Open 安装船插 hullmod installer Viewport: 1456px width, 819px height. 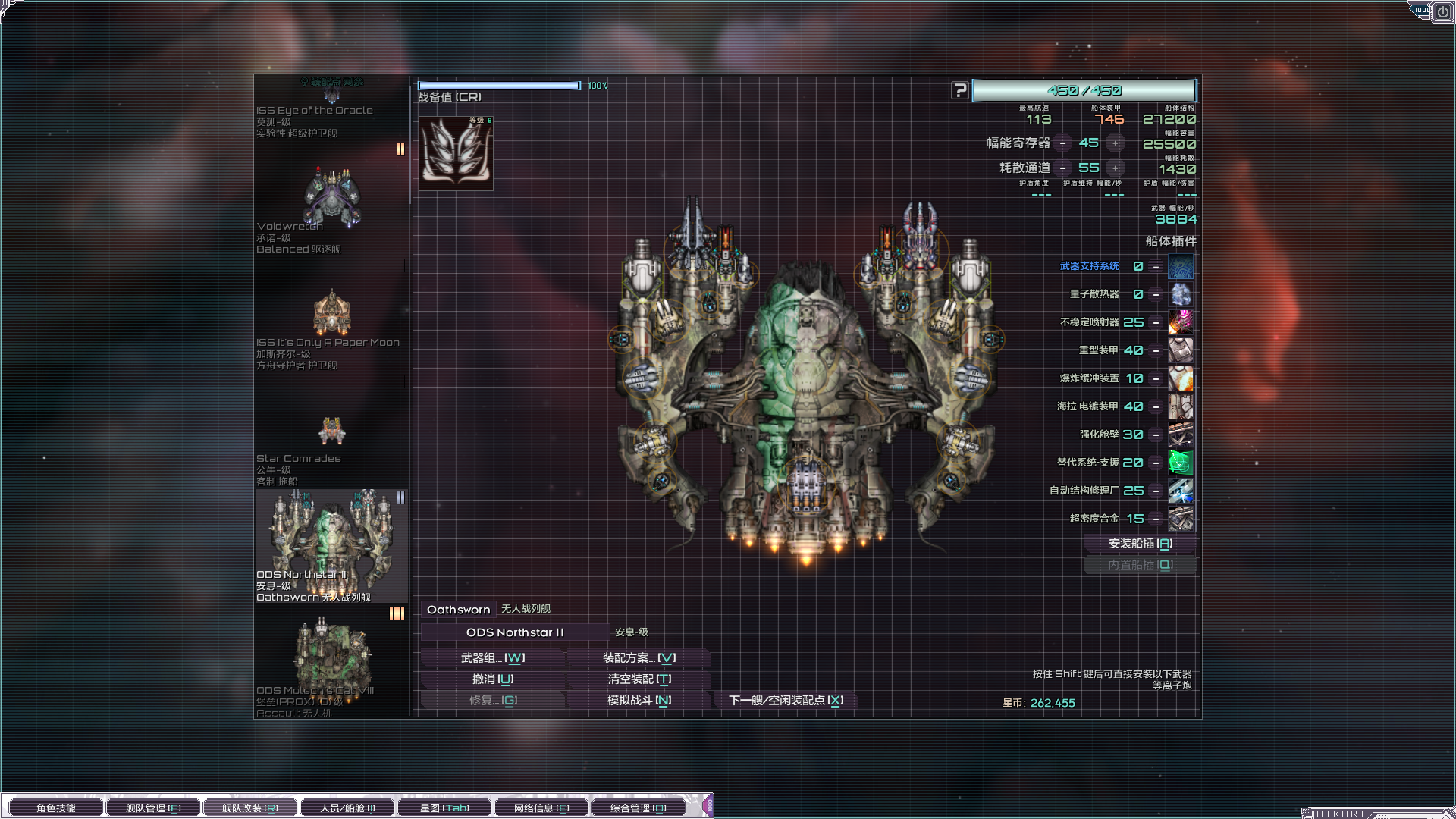click(1140, 544)
